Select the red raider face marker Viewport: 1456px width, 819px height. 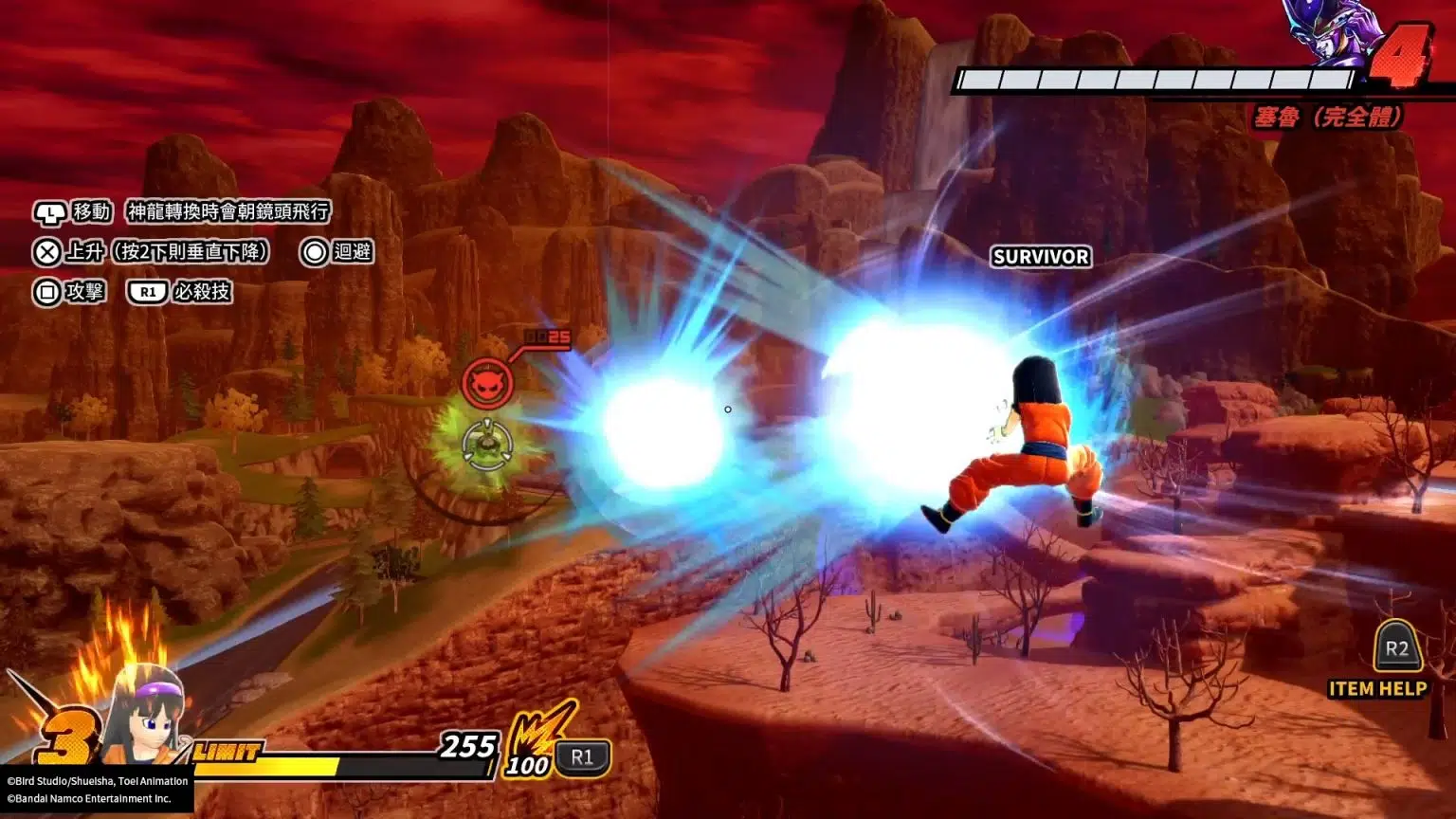pos(487,383)
